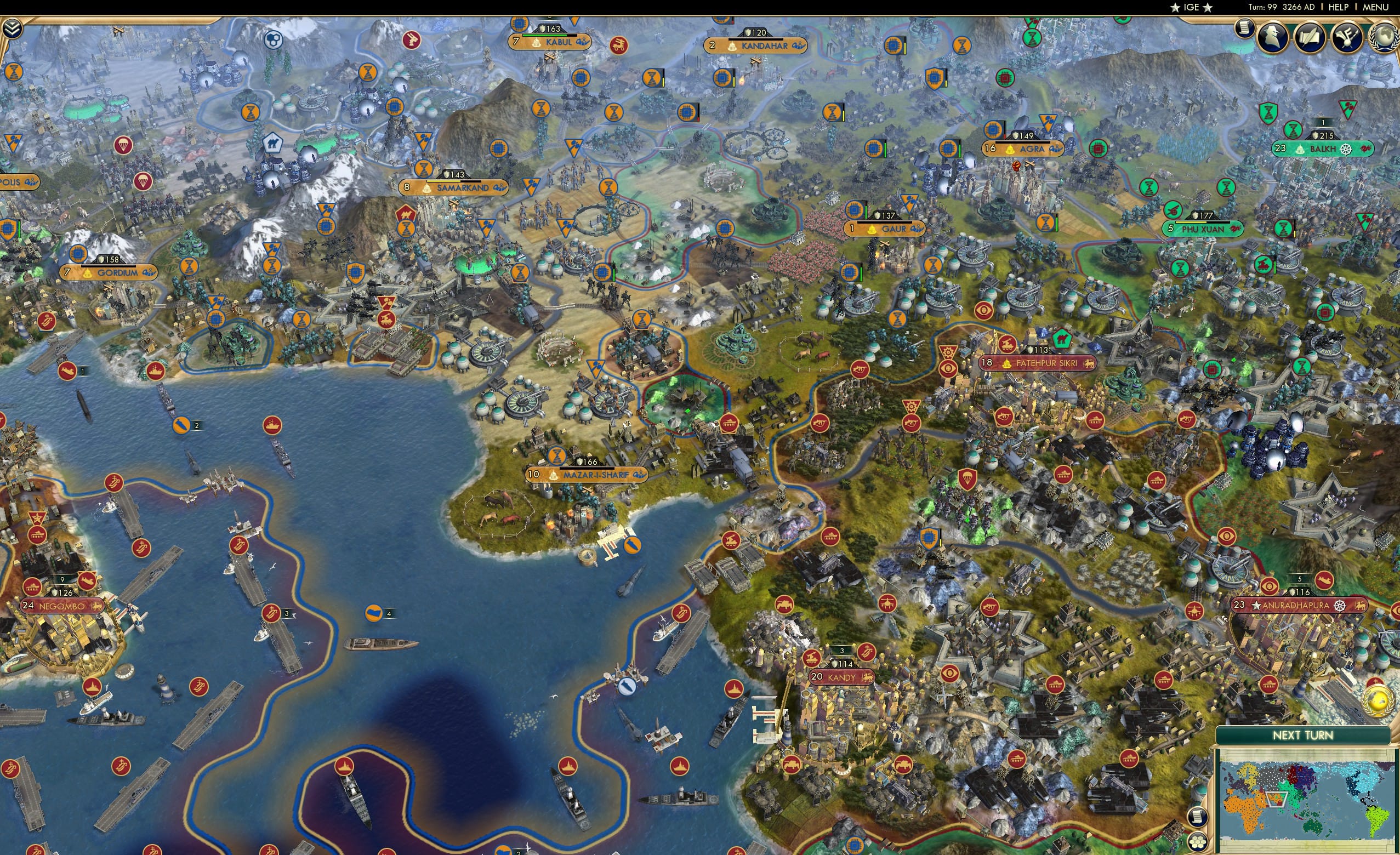Toggle strategic view with the hexagon button

(1199, 841)
